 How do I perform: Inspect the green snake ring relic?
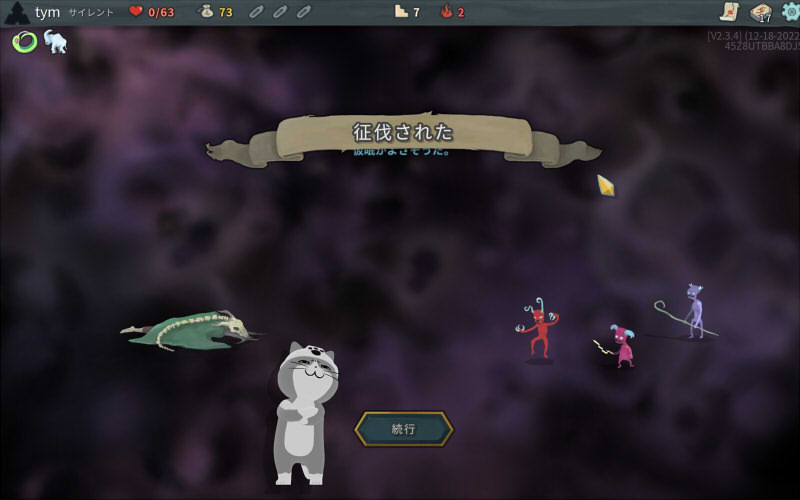[x=24, y=42]
